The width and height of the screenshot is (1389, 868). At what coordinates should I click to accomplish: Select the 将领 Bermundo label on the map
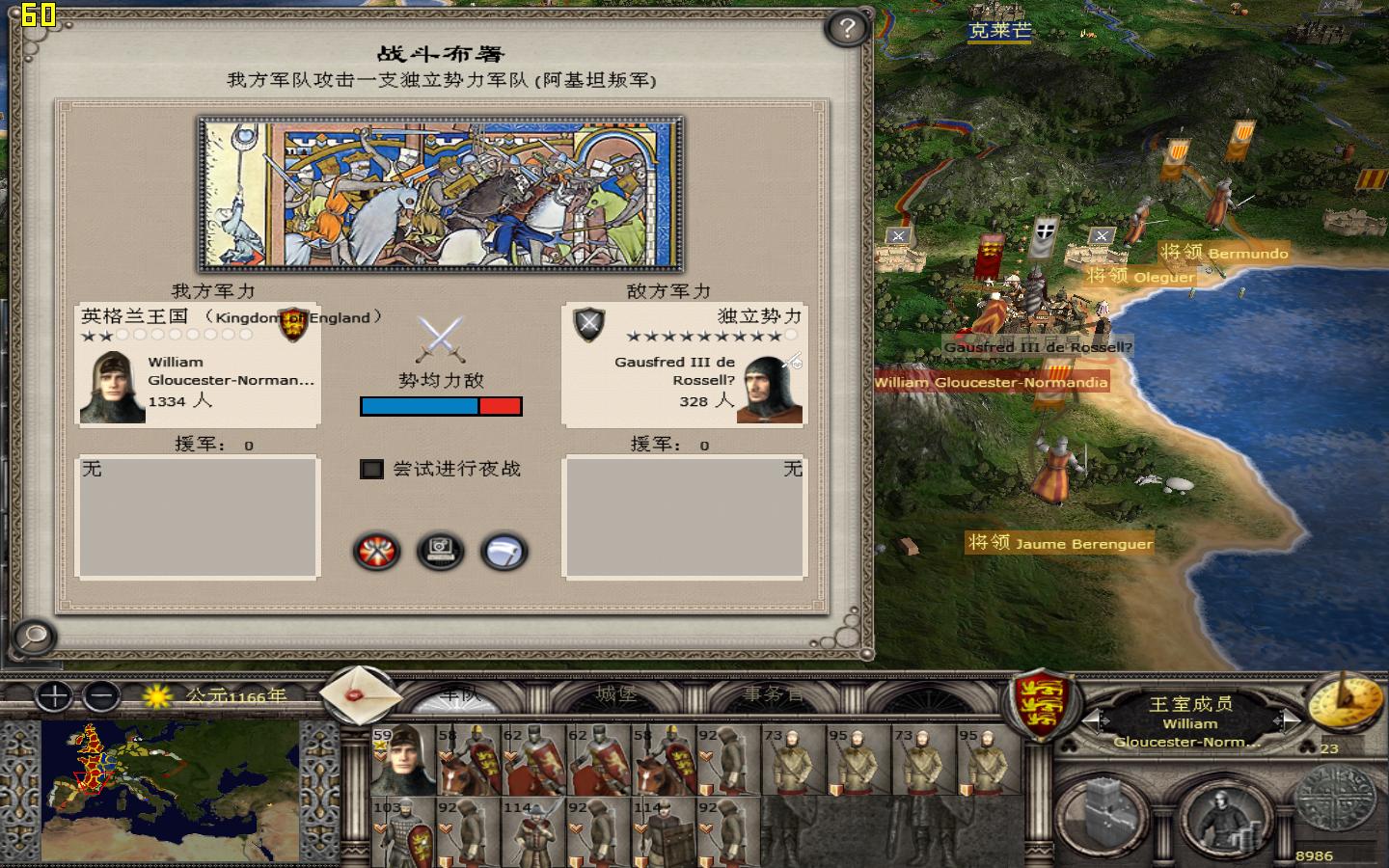pos(1223,253)
